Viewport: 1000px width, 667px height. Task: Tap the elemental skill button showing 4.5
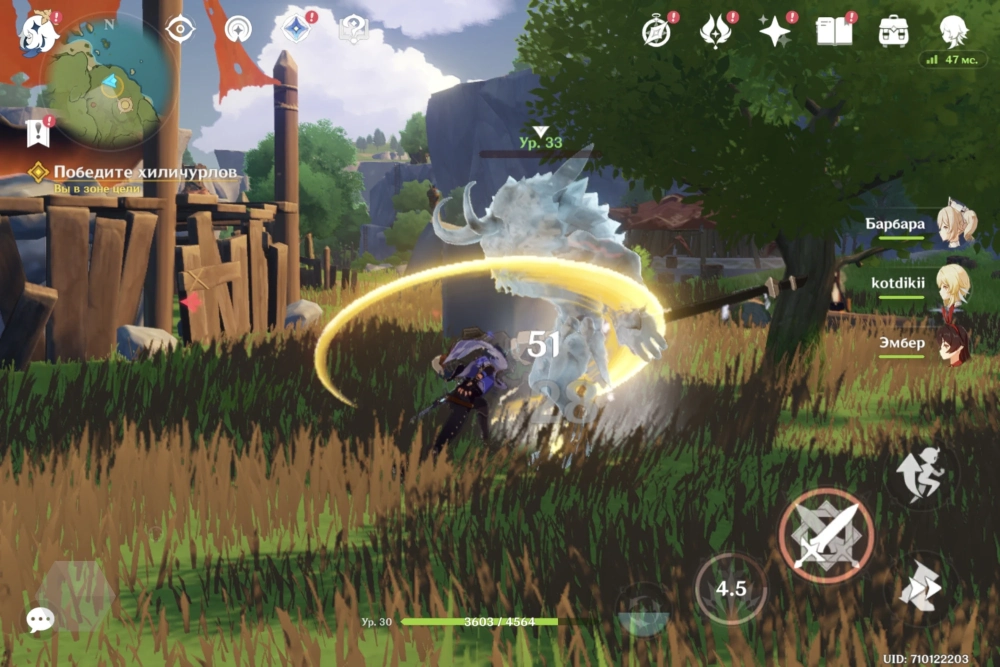[x=731, y=587]
